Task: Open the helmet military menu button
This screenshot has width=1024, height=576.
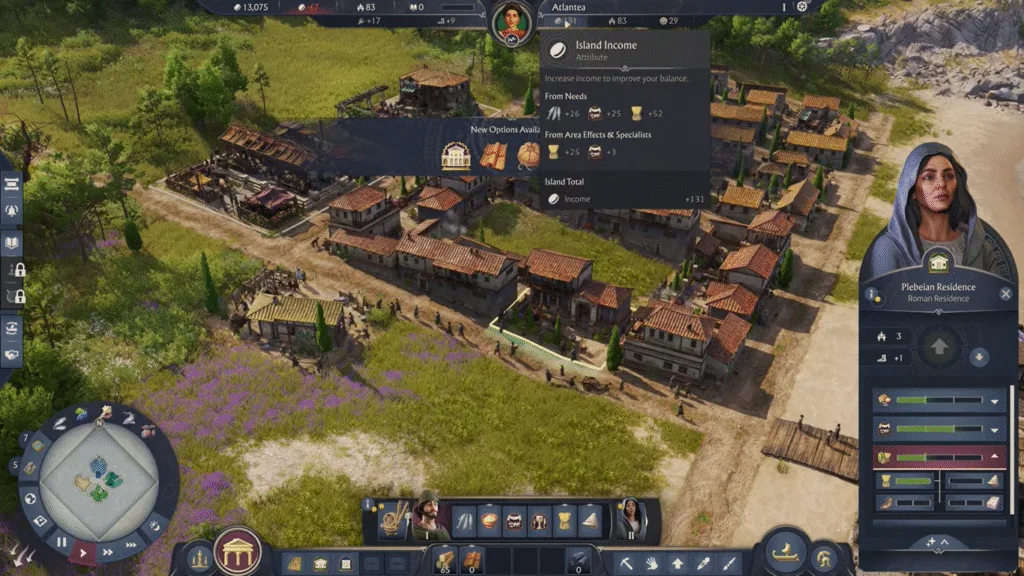Action: pos(825,557)
